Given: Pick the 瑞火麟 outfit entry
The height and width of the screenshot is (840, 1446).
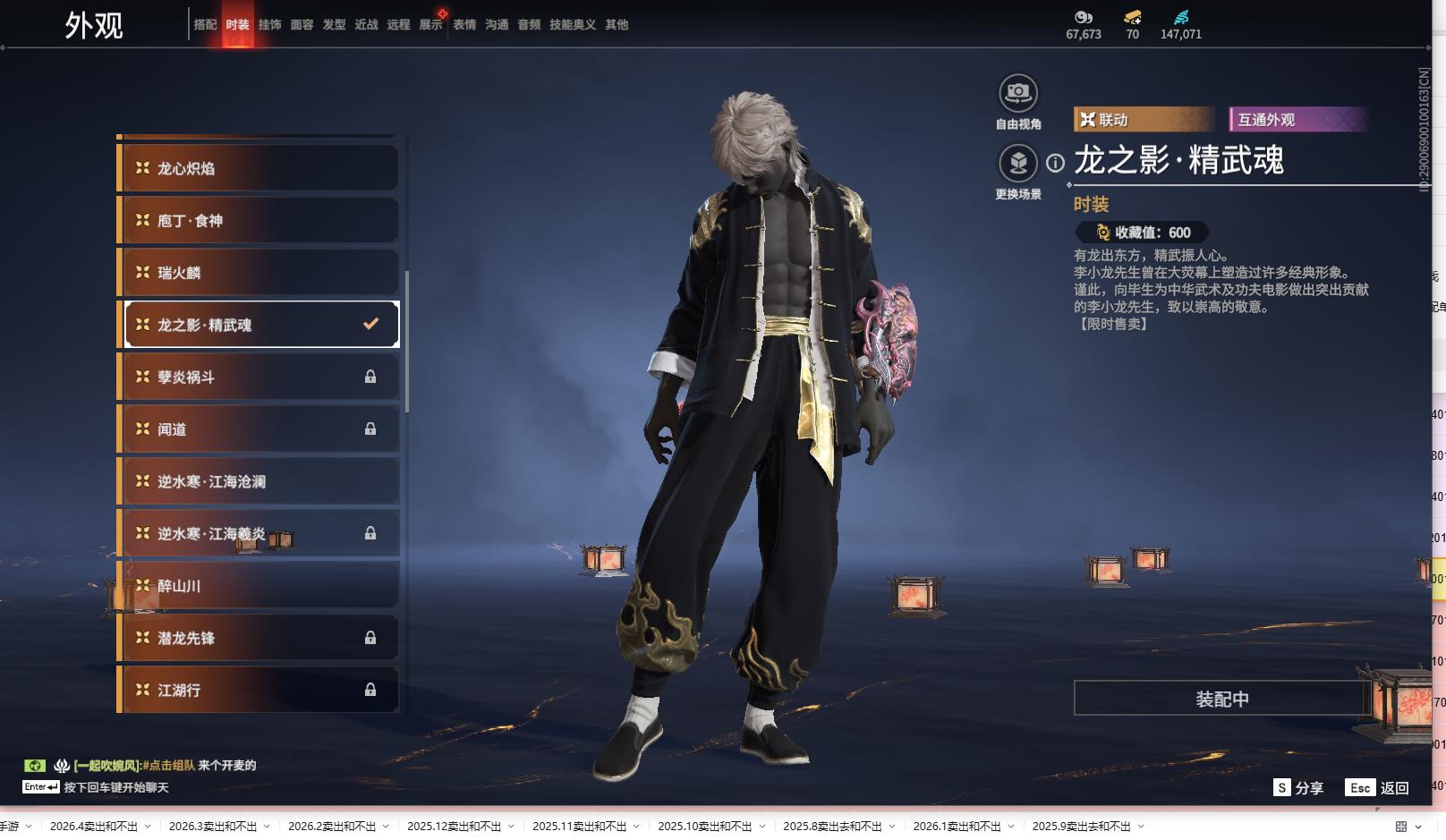Looking at the screenshot, I should [258, 273].
